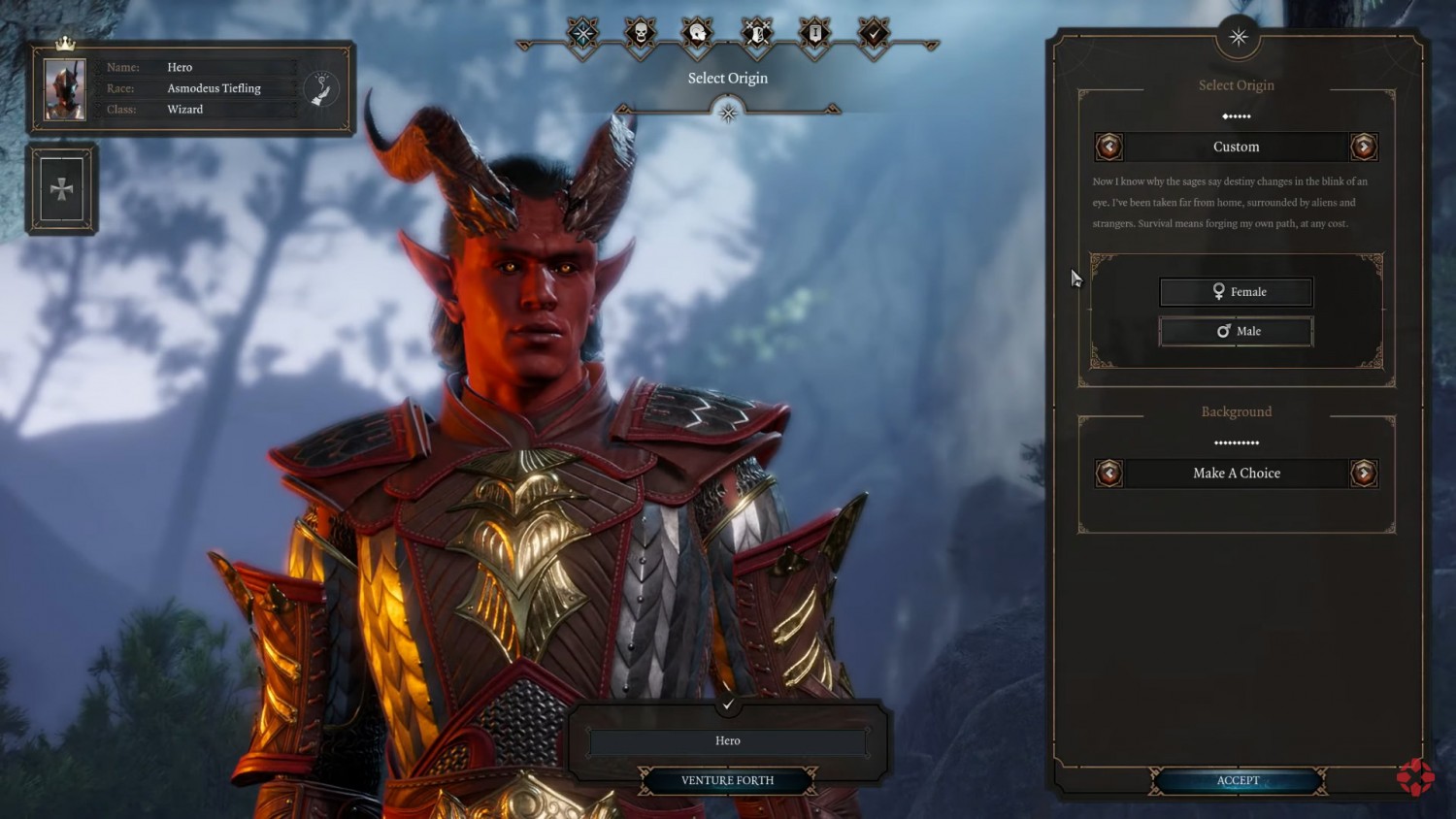Viewport: 1456px width, 819px height.
Task: Select Male as character gender
Action: pos(1236,331)
